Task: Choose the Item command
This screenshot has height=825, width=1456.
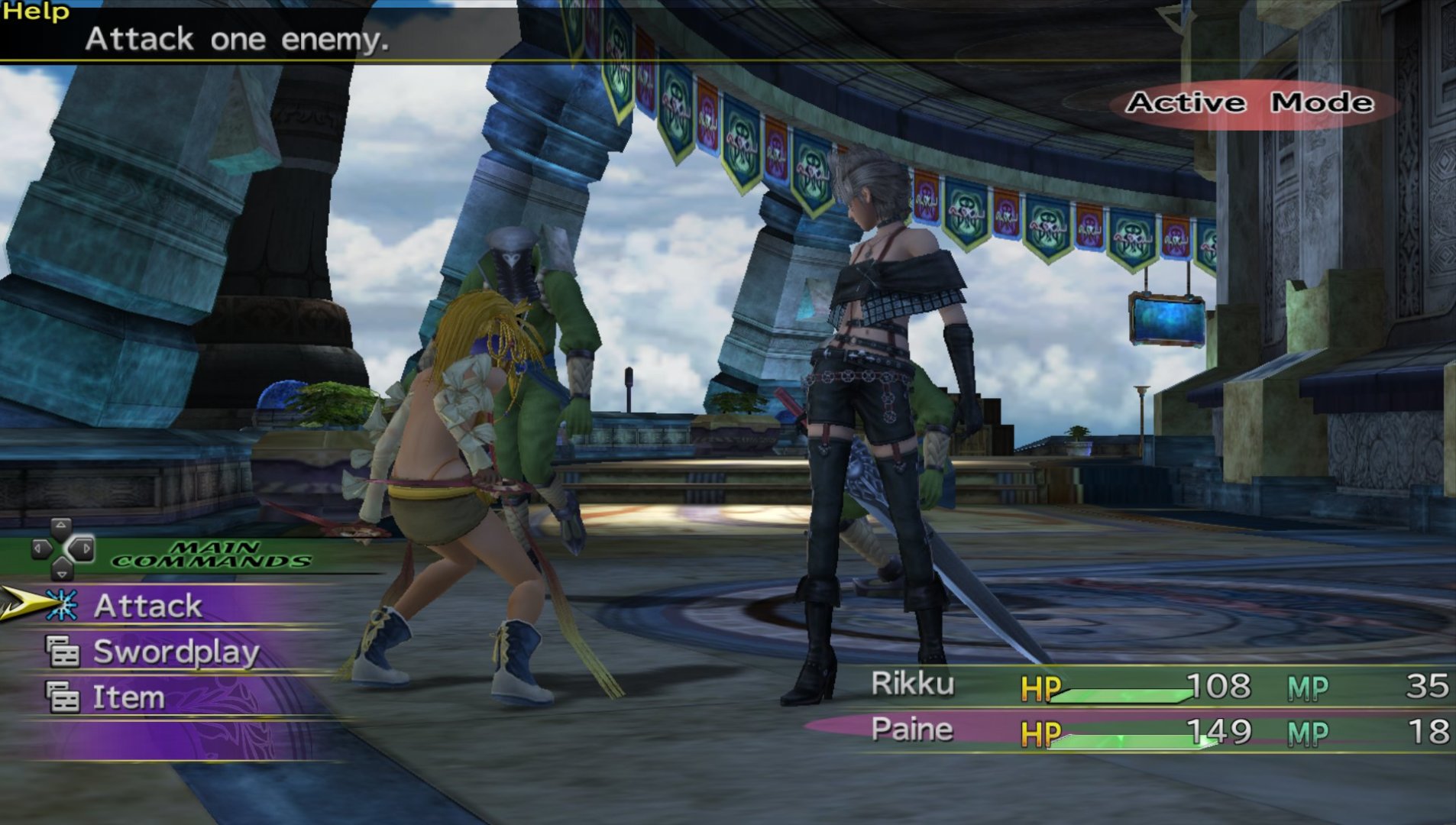Action: (128, 697)
